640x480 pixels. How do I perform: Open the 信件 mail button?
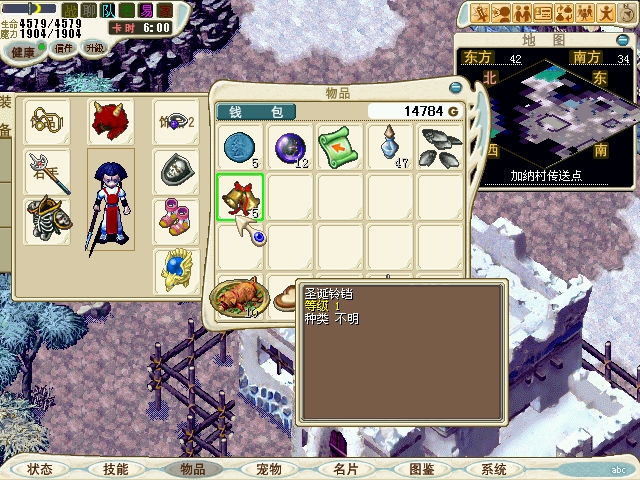(x=62, y=49)
